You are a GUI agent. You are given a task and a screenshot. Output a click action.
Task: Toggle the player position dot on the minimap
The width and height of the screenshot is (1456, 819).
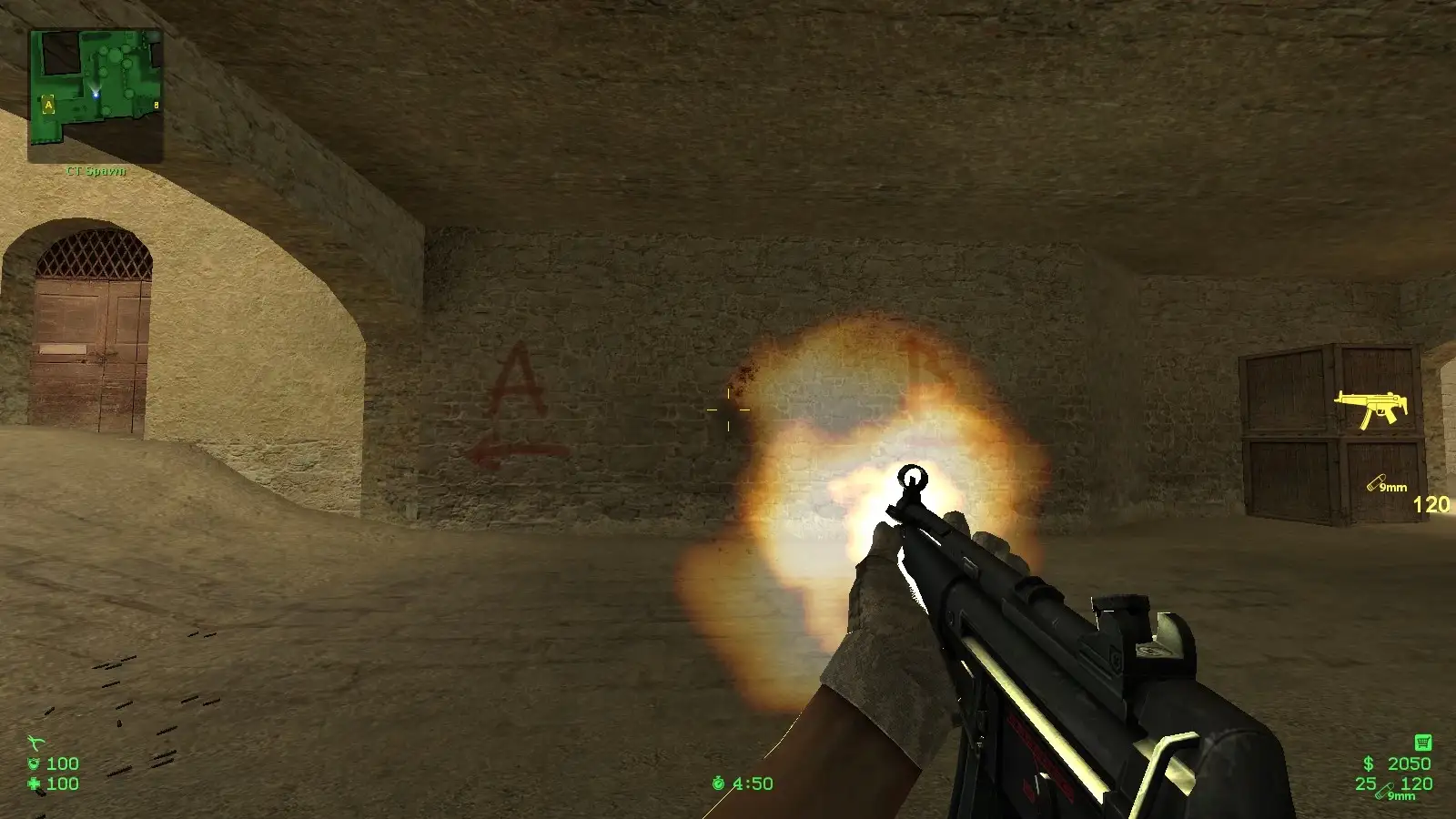pyautogui.click(x=95, y=94)
